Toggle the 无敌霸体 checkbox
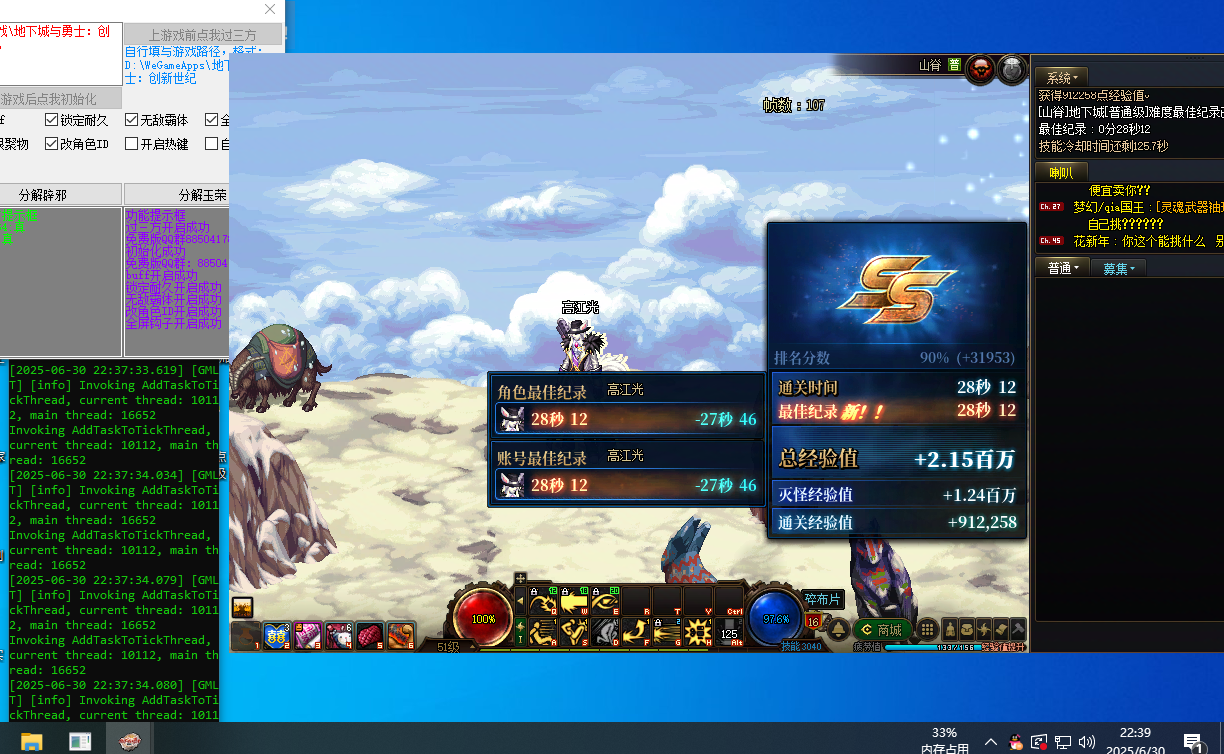Viewport: 1224px width, 754px height. [x=132, y=120]
